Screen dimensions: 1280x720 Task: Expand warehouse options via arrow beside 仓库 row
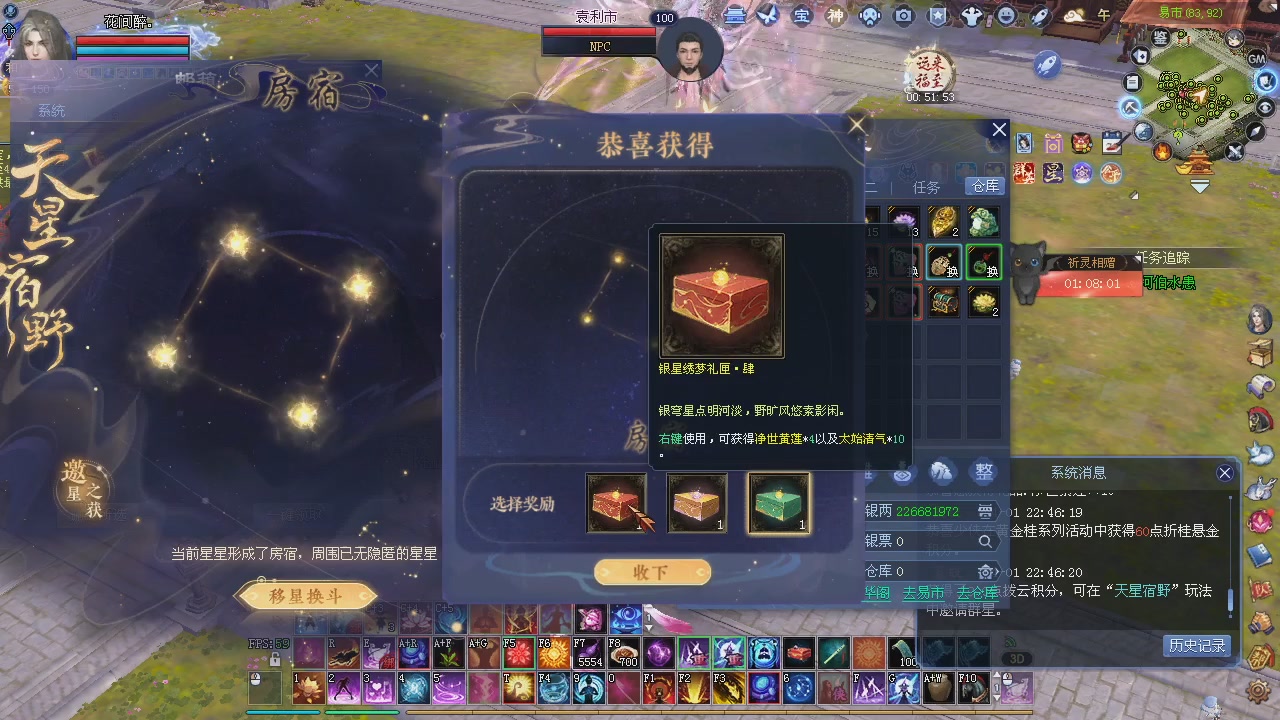997,572
